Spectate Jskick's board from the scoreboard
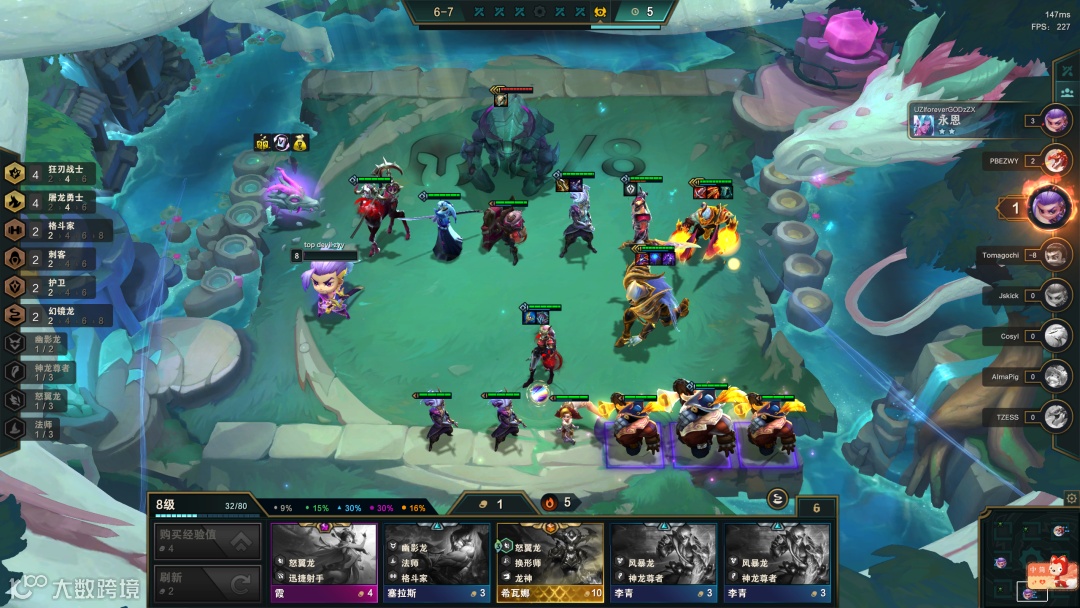This screenshot has width=1080, height=608. (1056, 296)
